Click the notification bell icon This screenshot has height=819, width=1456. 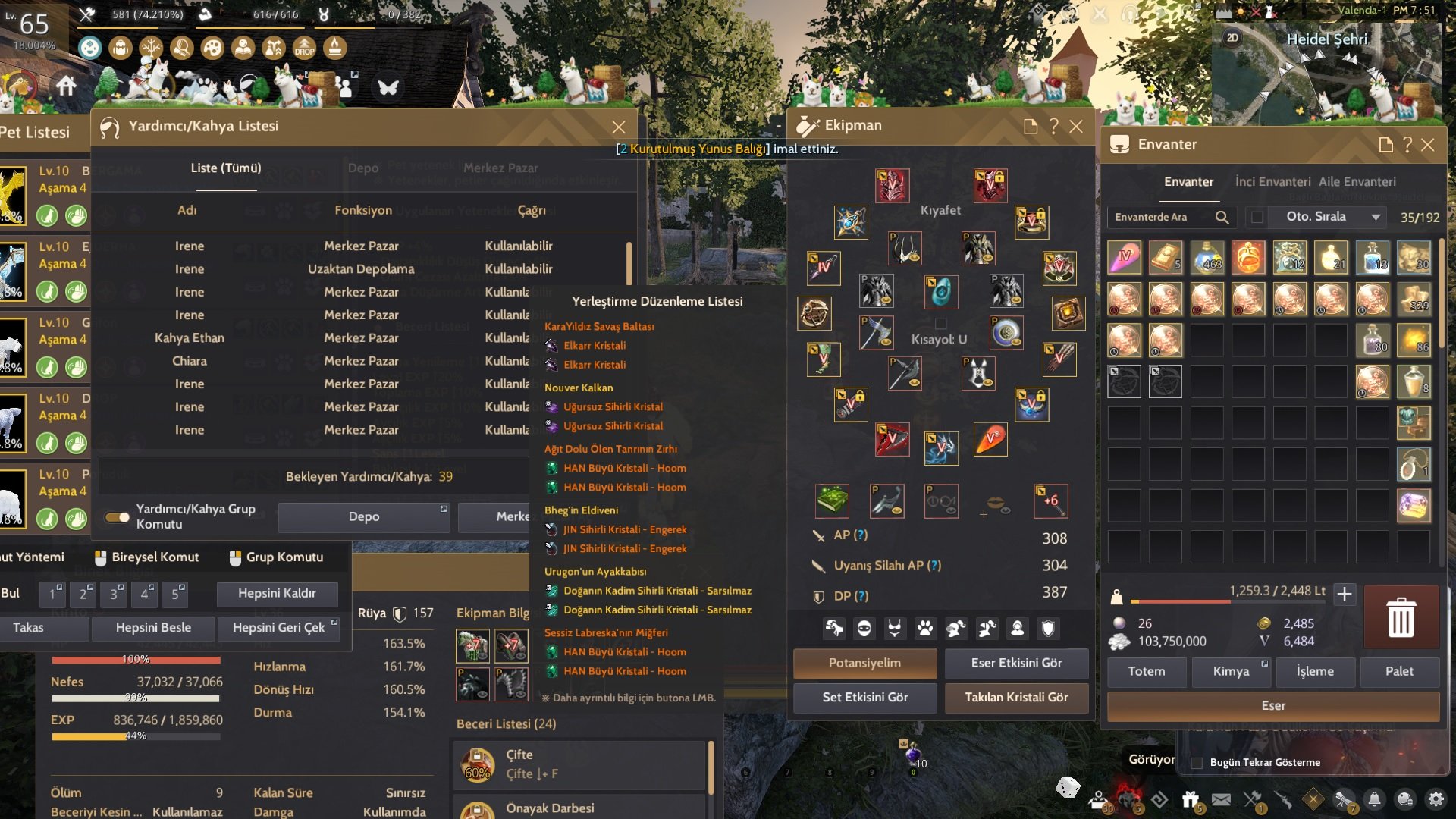(x=1376, y=799)
